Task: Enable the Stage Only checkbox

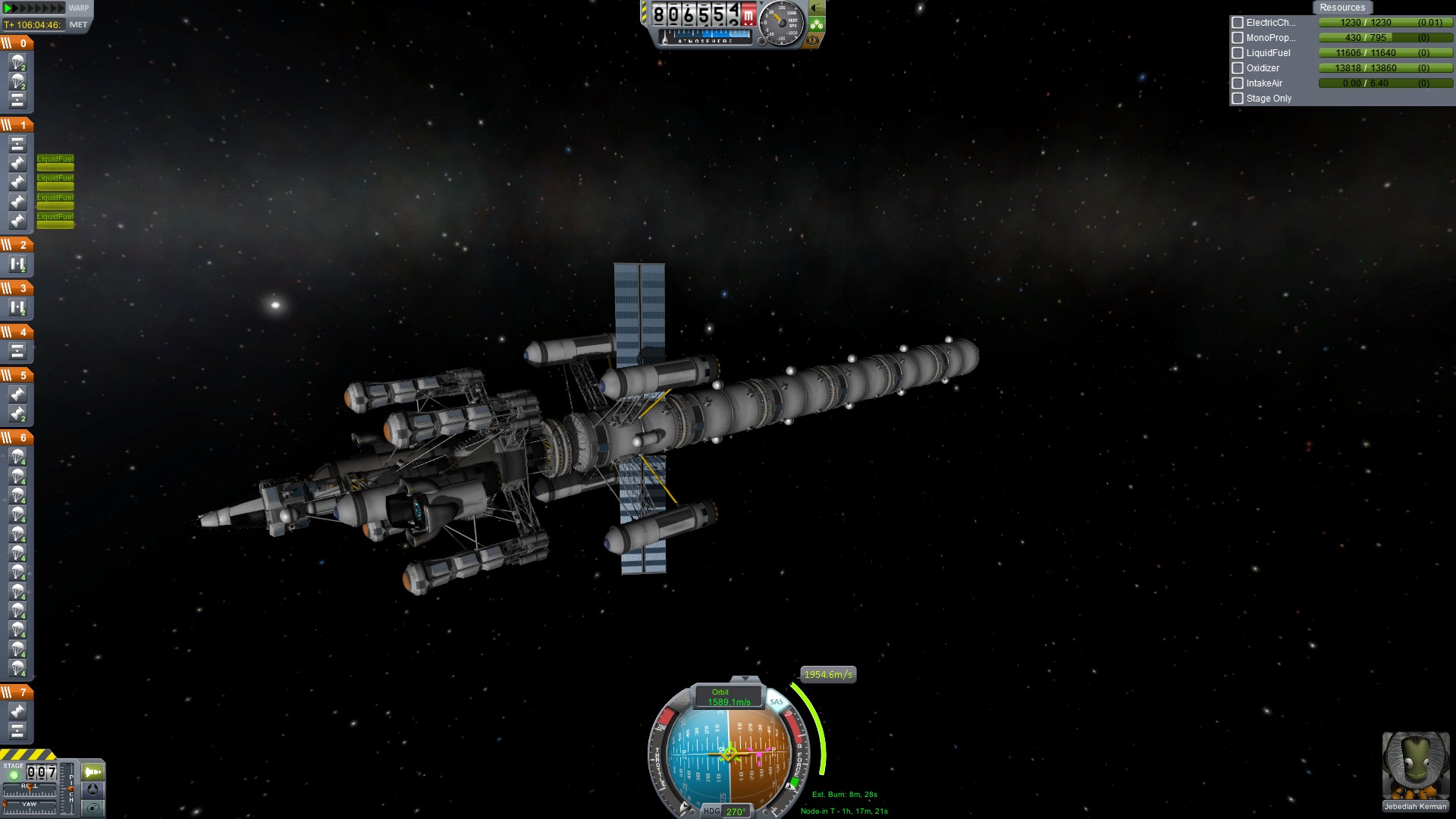Action: (1238, 99)
